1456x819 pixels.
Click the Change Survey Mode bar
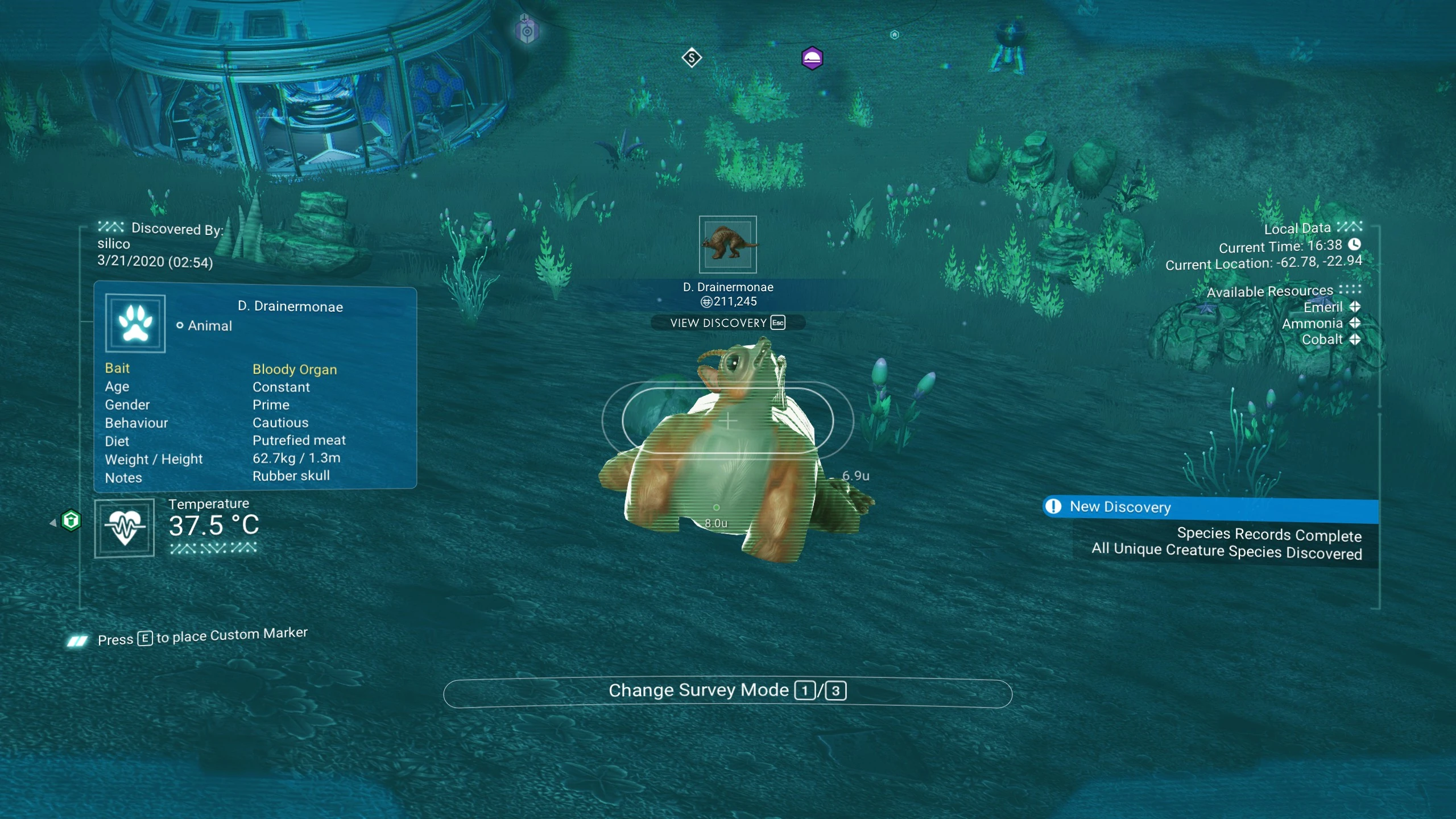click(727, 692)
